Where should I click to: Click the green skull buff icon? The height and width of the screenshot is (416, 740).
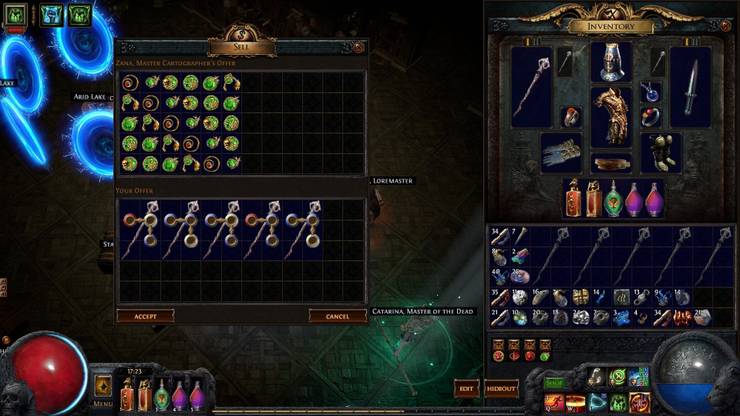[x=15, y=14]
